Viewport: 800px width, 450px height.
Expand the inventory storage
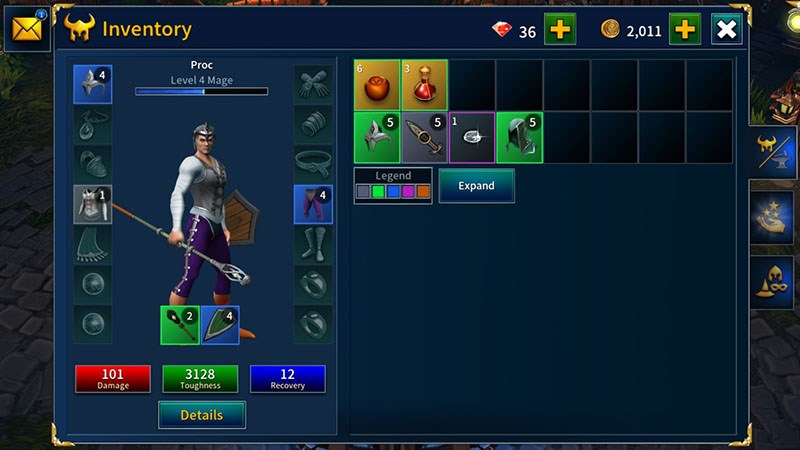pos(476,186)
